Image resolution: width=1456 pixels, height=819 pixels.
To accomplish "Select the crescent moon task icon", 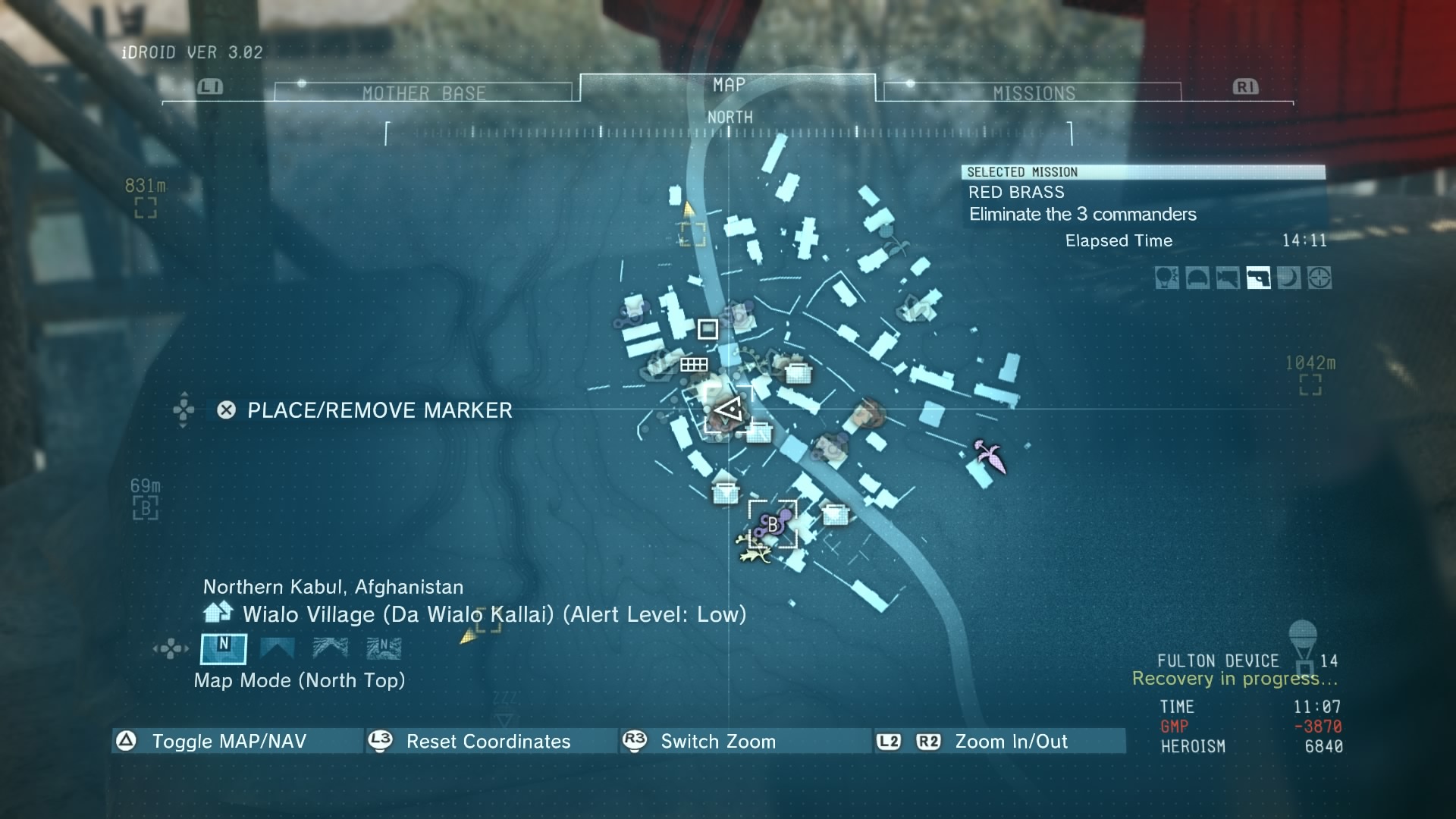I will (x=1288, y=278).
